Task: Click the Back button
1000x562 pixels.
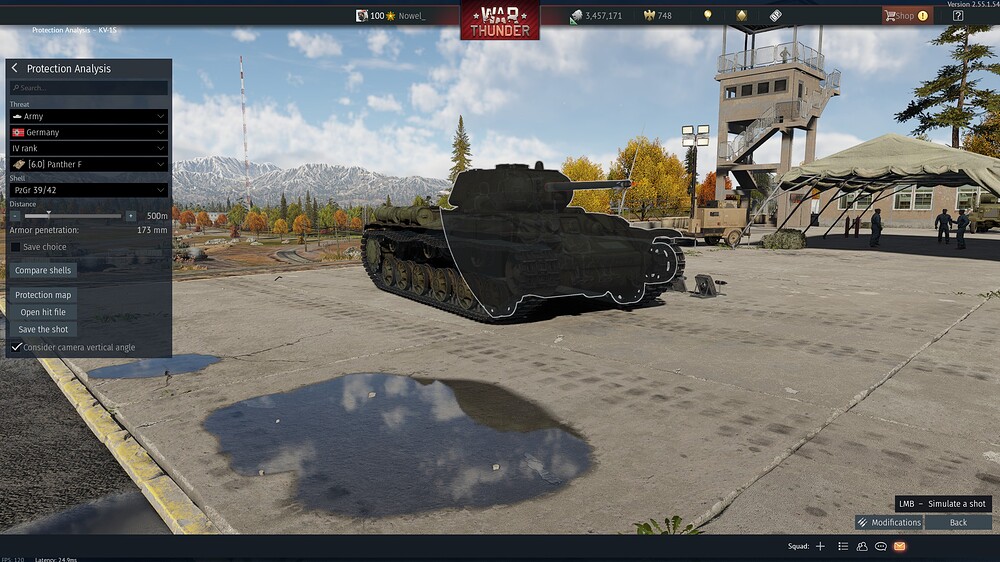Action: point(958,522)
